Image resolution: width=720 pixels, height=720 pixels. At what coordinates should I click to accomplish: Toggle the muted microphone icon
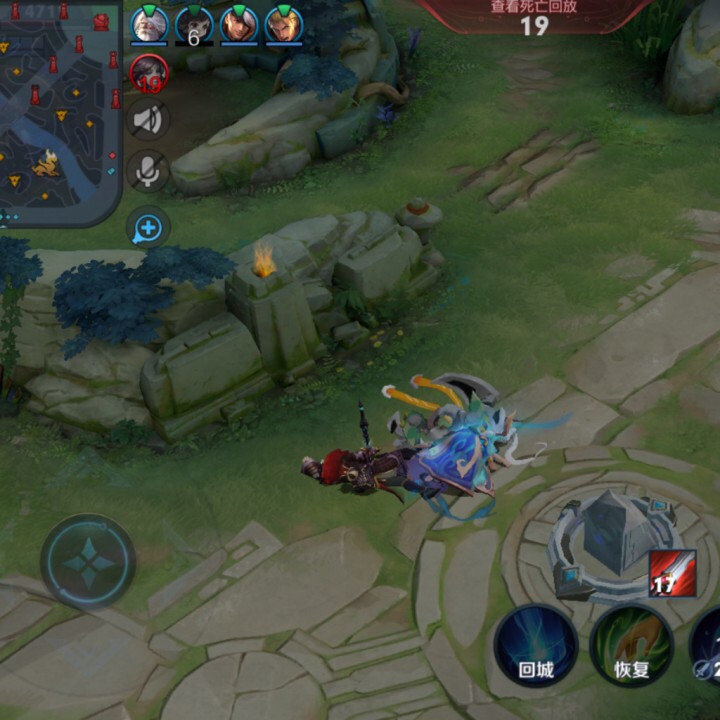(148, 172)
